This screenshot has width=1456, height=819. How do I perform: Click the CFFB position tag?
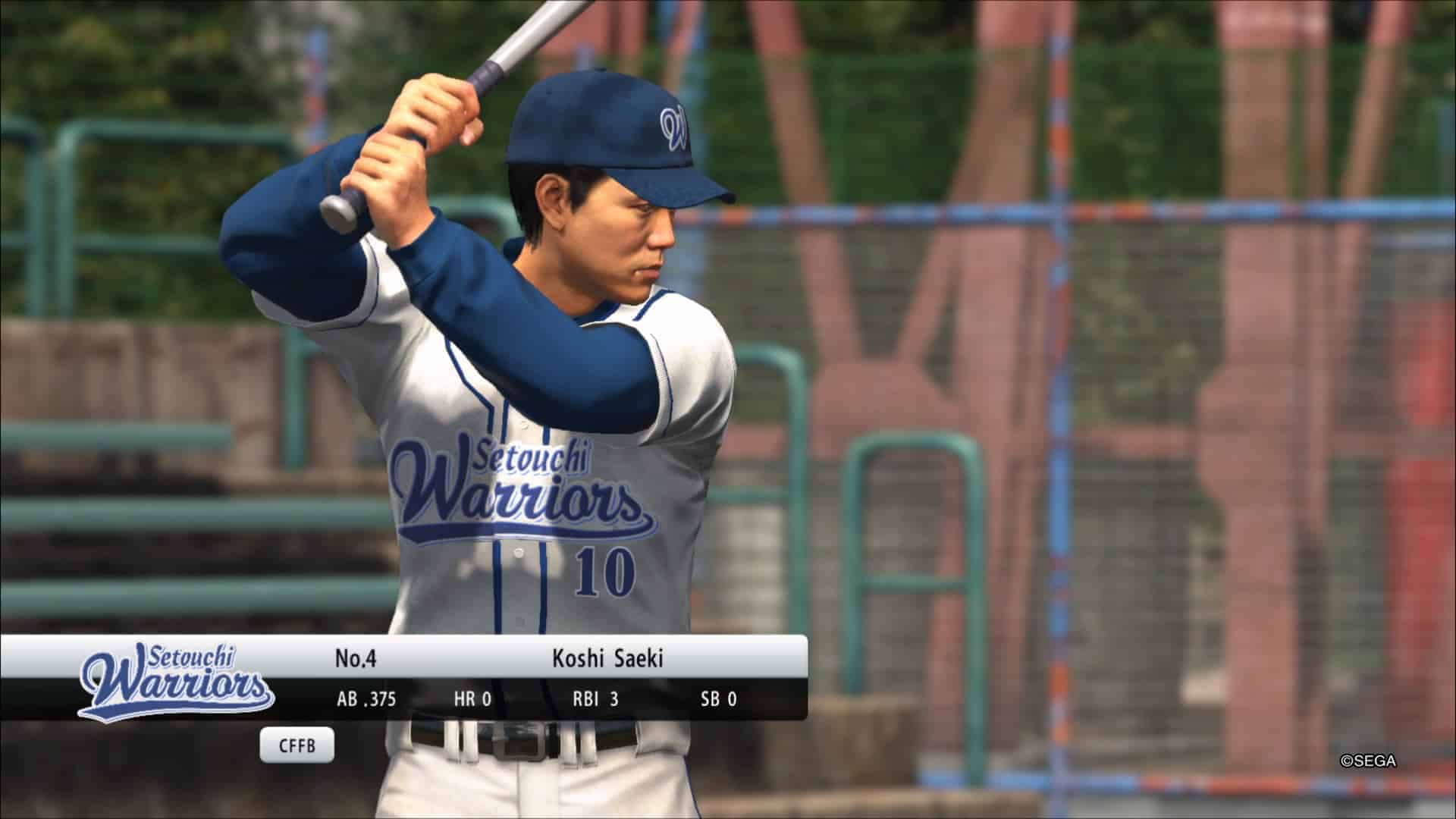(297, 745)
